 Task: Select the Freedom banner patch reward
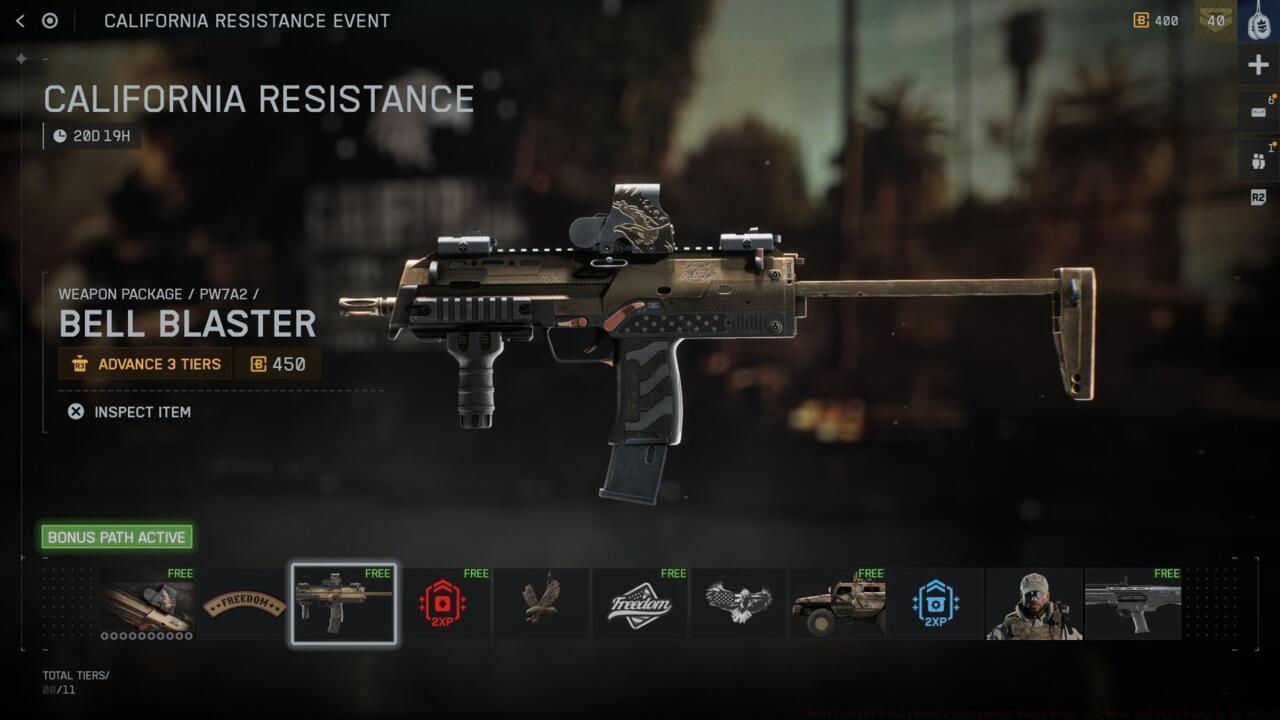pyautogui.click(x=245, y=604)
